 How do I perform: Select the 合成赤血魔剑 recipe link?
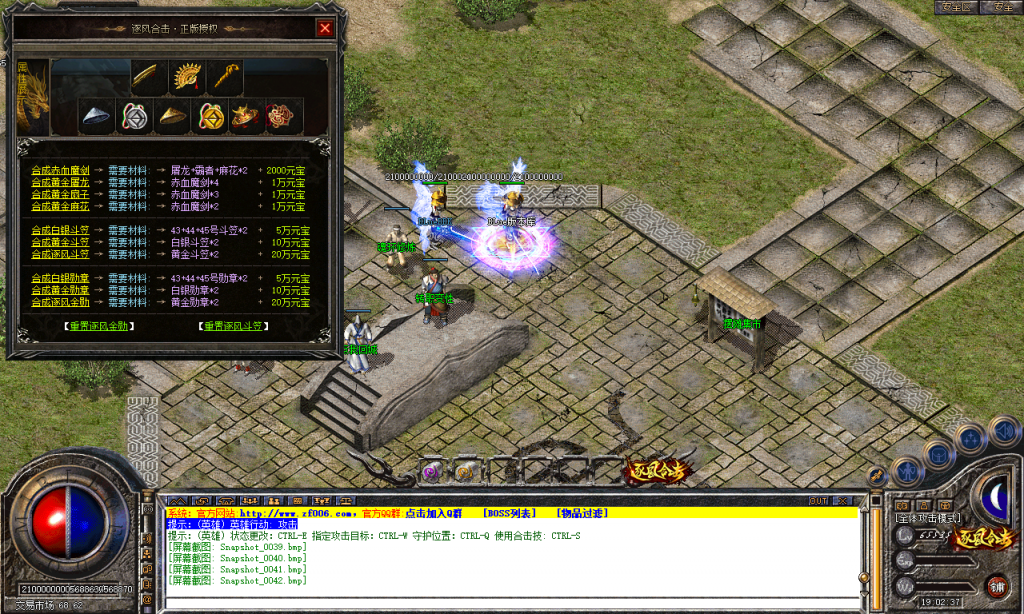tap(60, 170)
